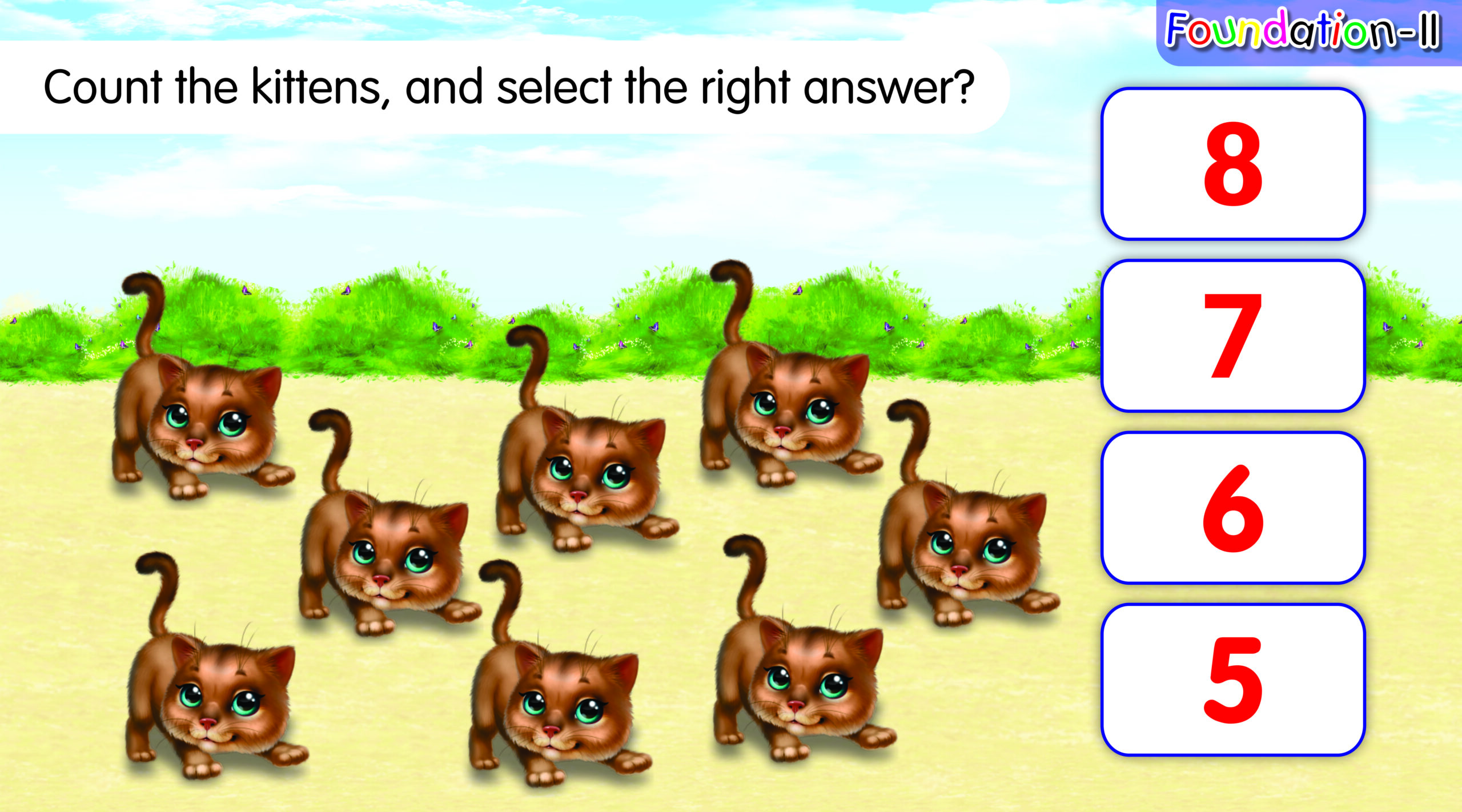This screenshot has height=812, width=1462.
Task: Choose the number 7 answer
Action: click(x=1232, y=336)
